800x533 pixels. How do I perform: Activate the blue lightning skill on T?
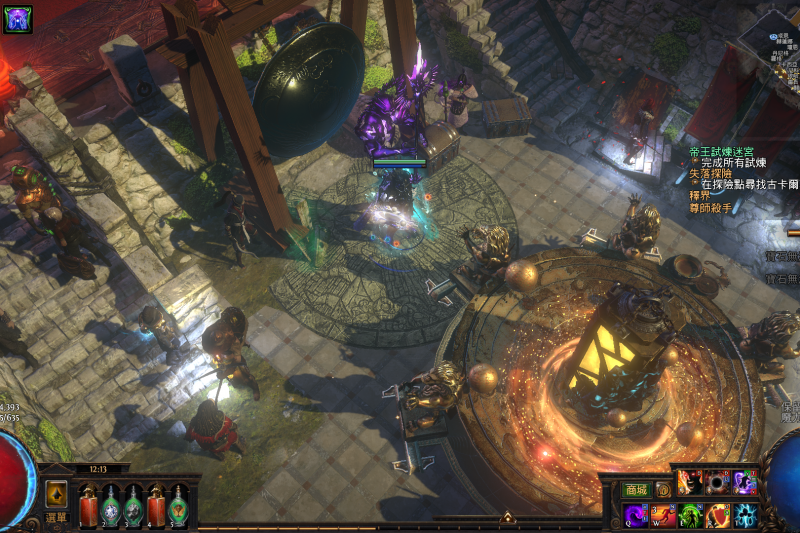745,516
